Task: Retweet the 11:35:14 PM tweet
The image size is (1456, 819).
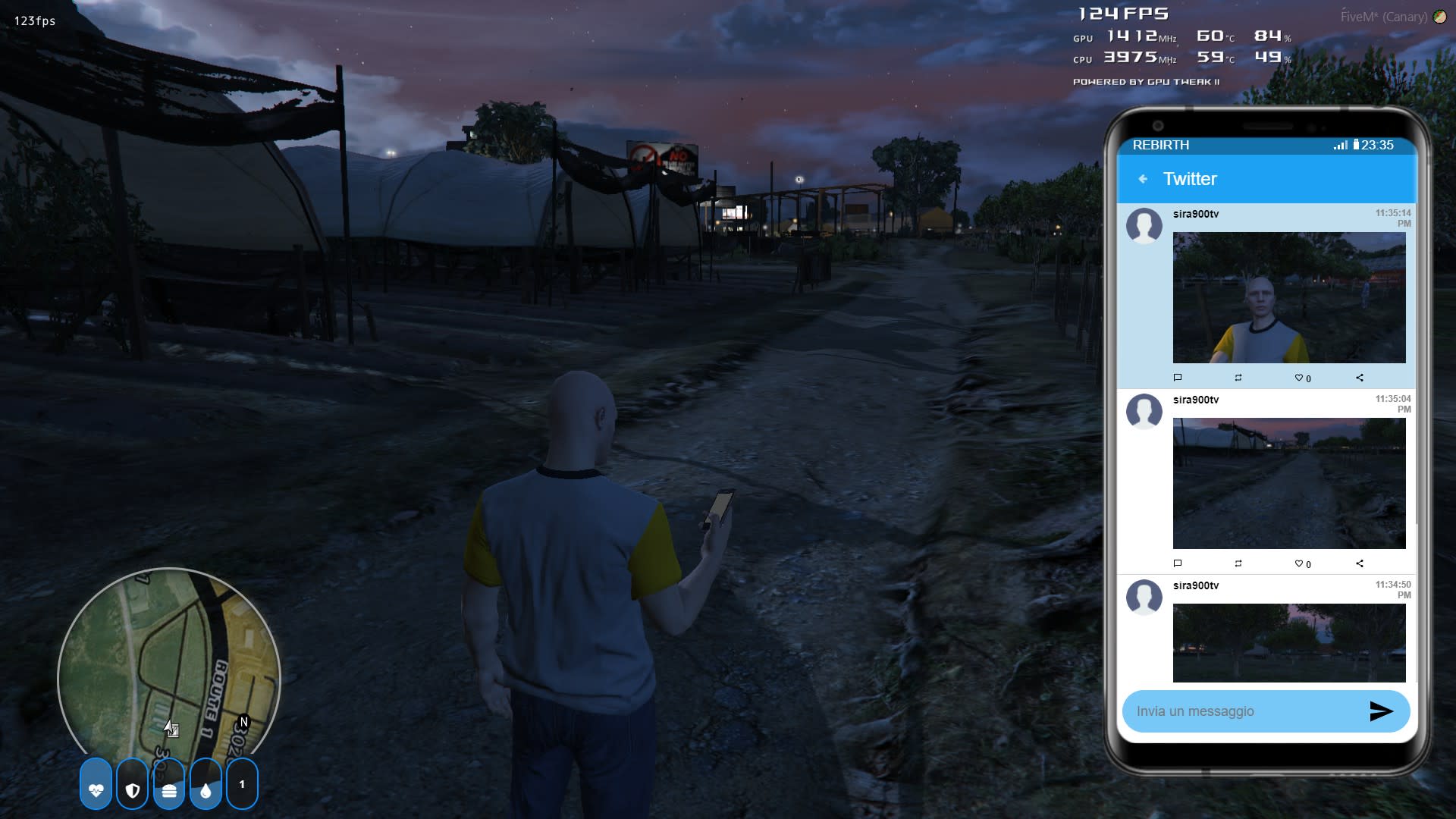Action: click(1238, 378)
